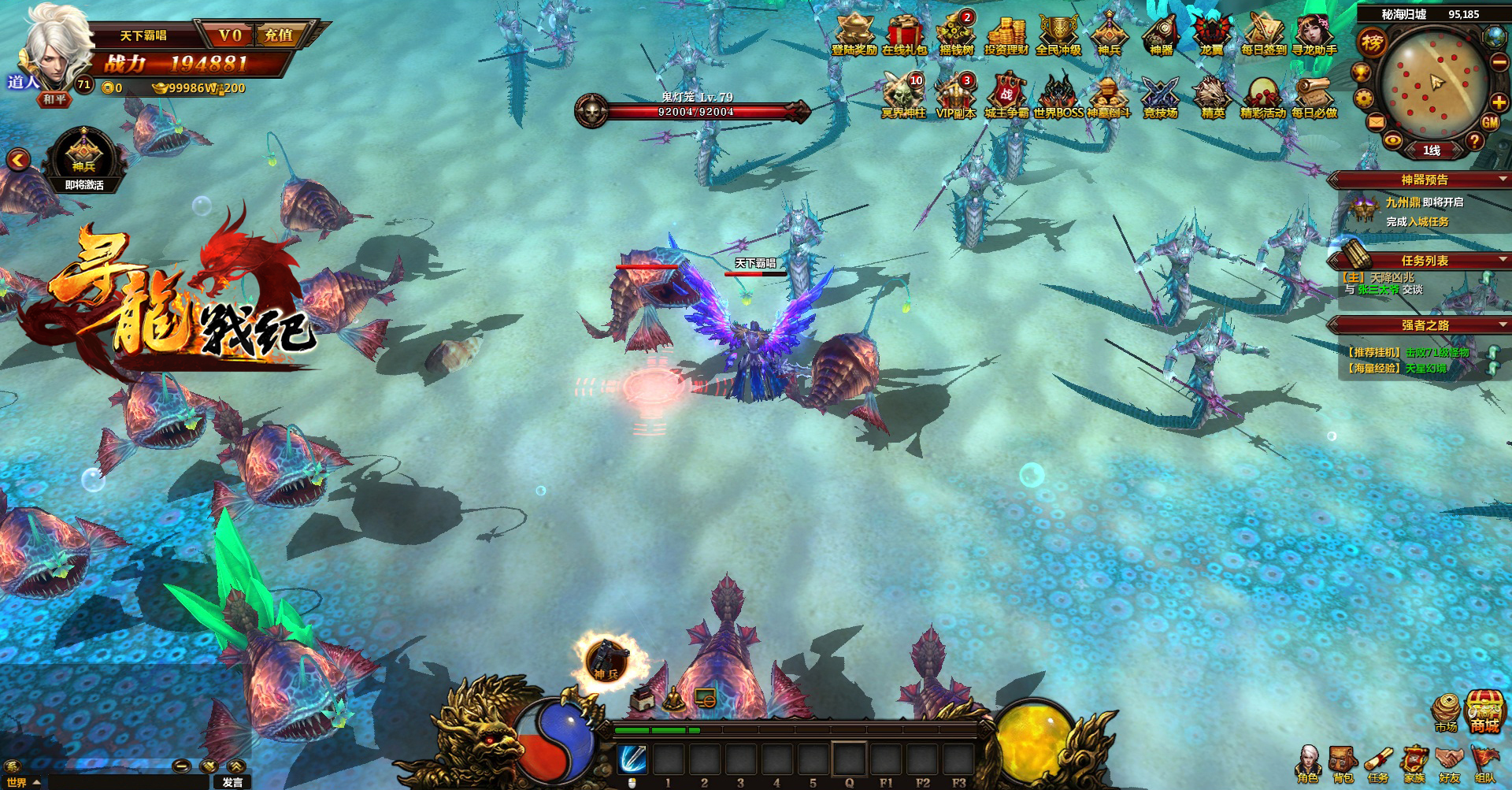Open the GM support button
Image resolution: width=1512 pixels, height=790 pixels.
1490,122
